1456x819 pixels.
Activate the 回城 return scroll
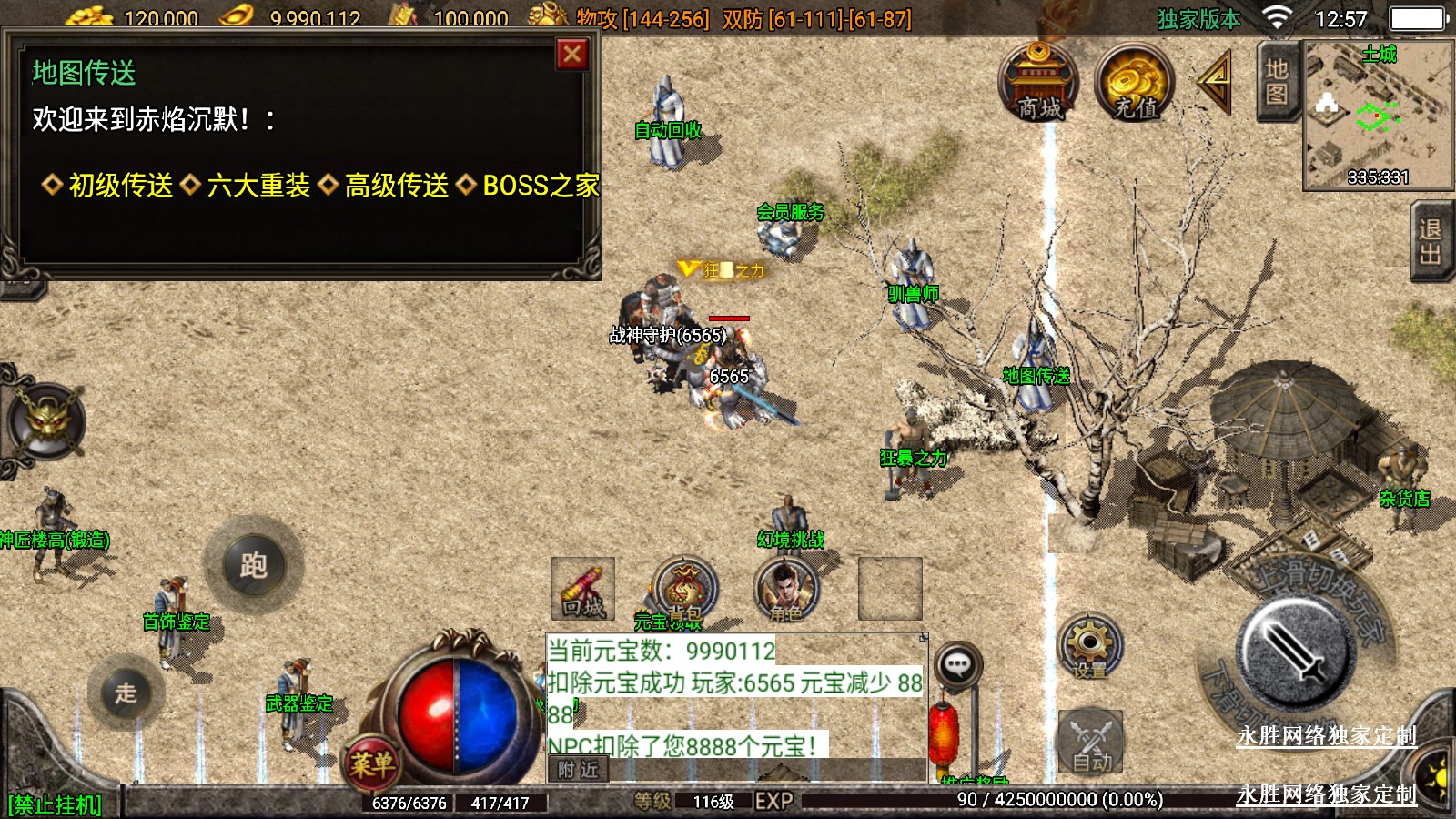pos(583,589)
